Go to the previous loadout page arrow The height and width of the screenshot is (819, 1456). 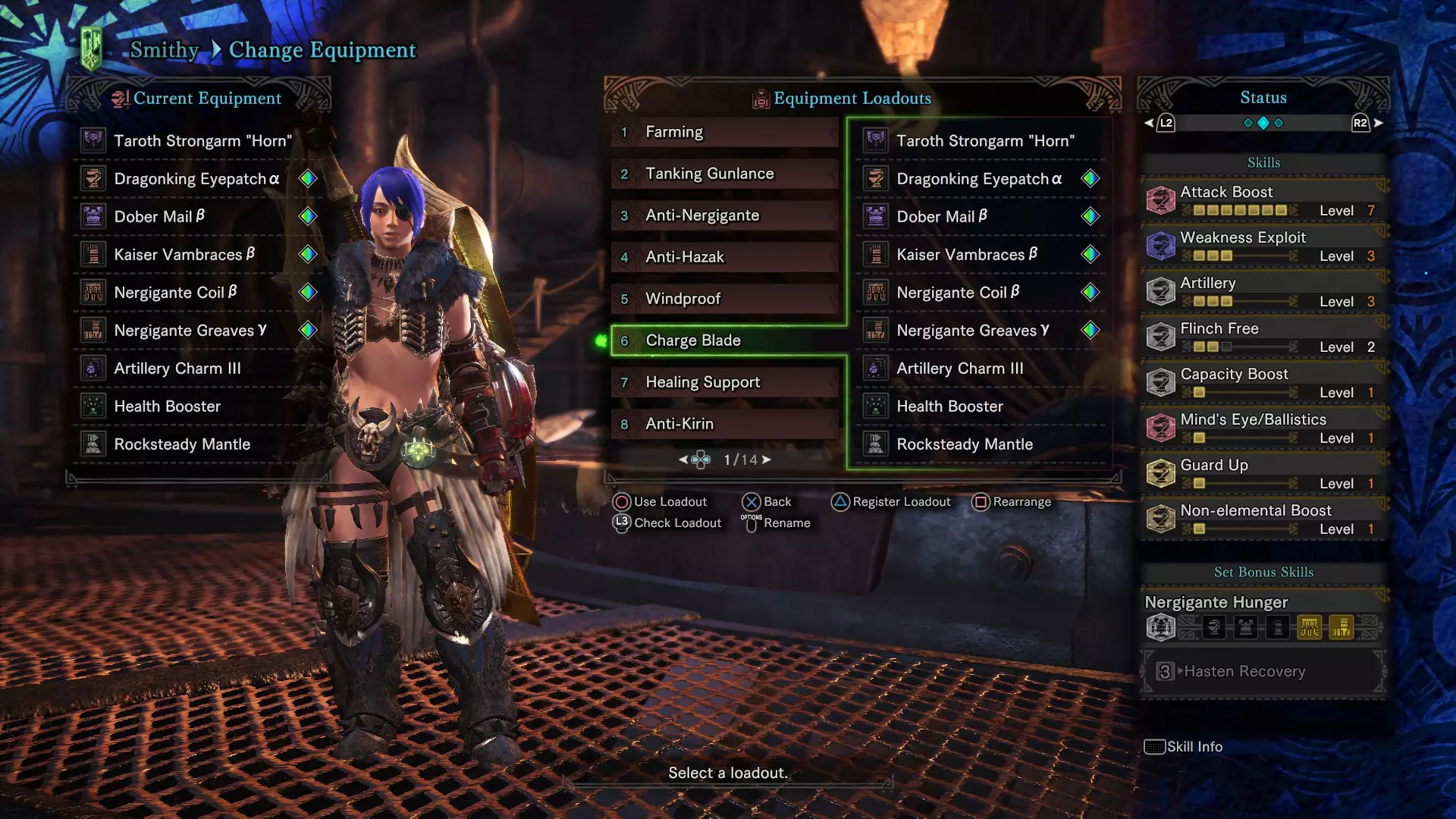[x=683, y=460]
